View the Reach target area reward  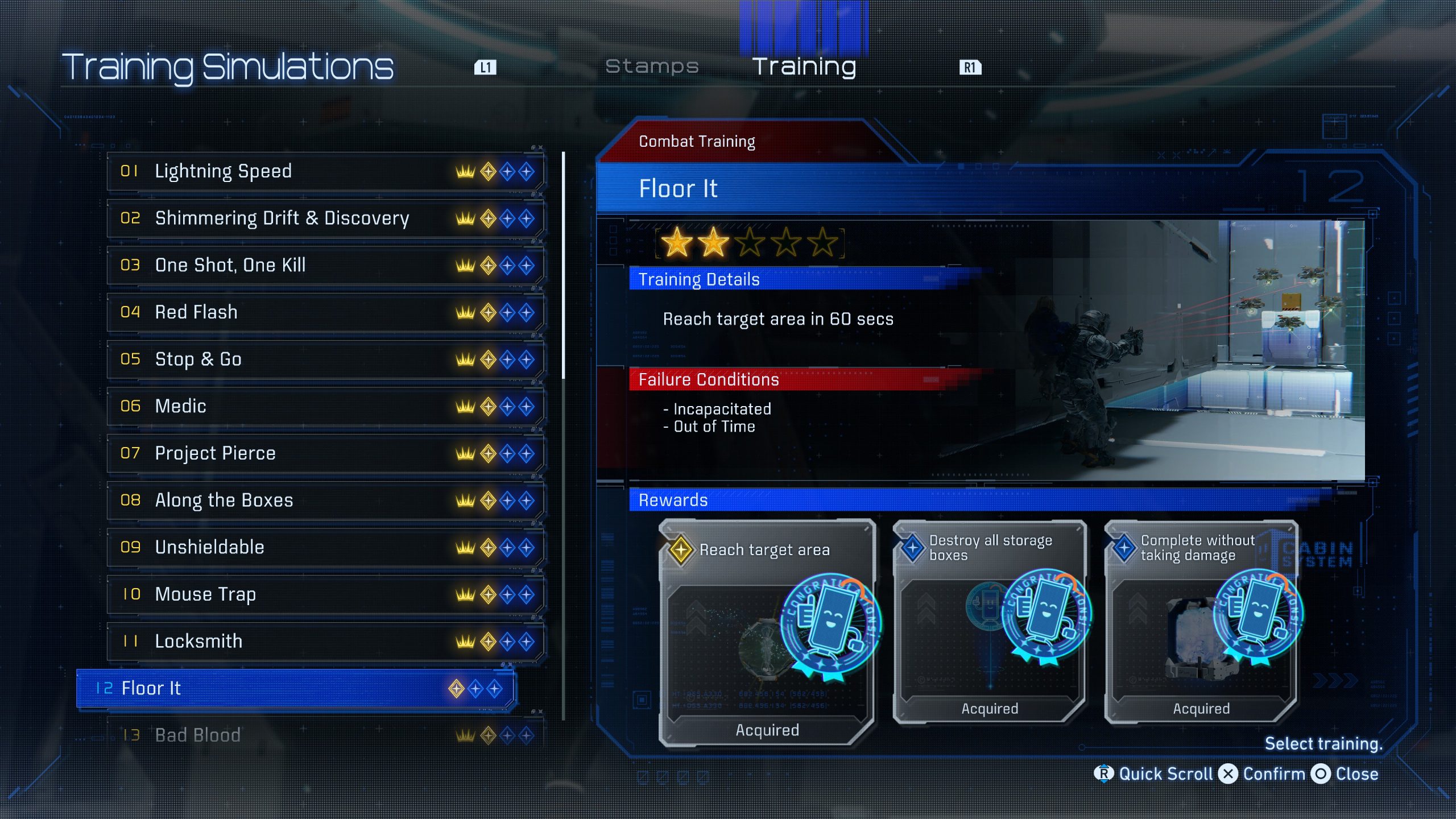pos(767,632)
